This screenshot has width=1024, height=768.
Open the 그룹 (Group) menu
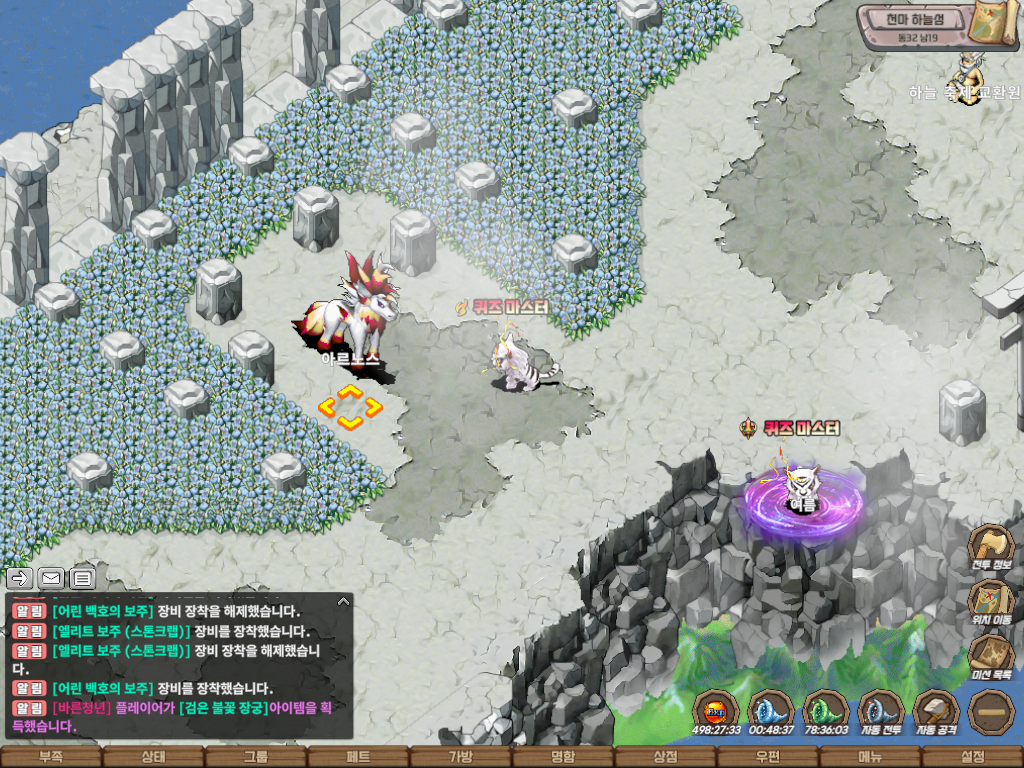256,757
